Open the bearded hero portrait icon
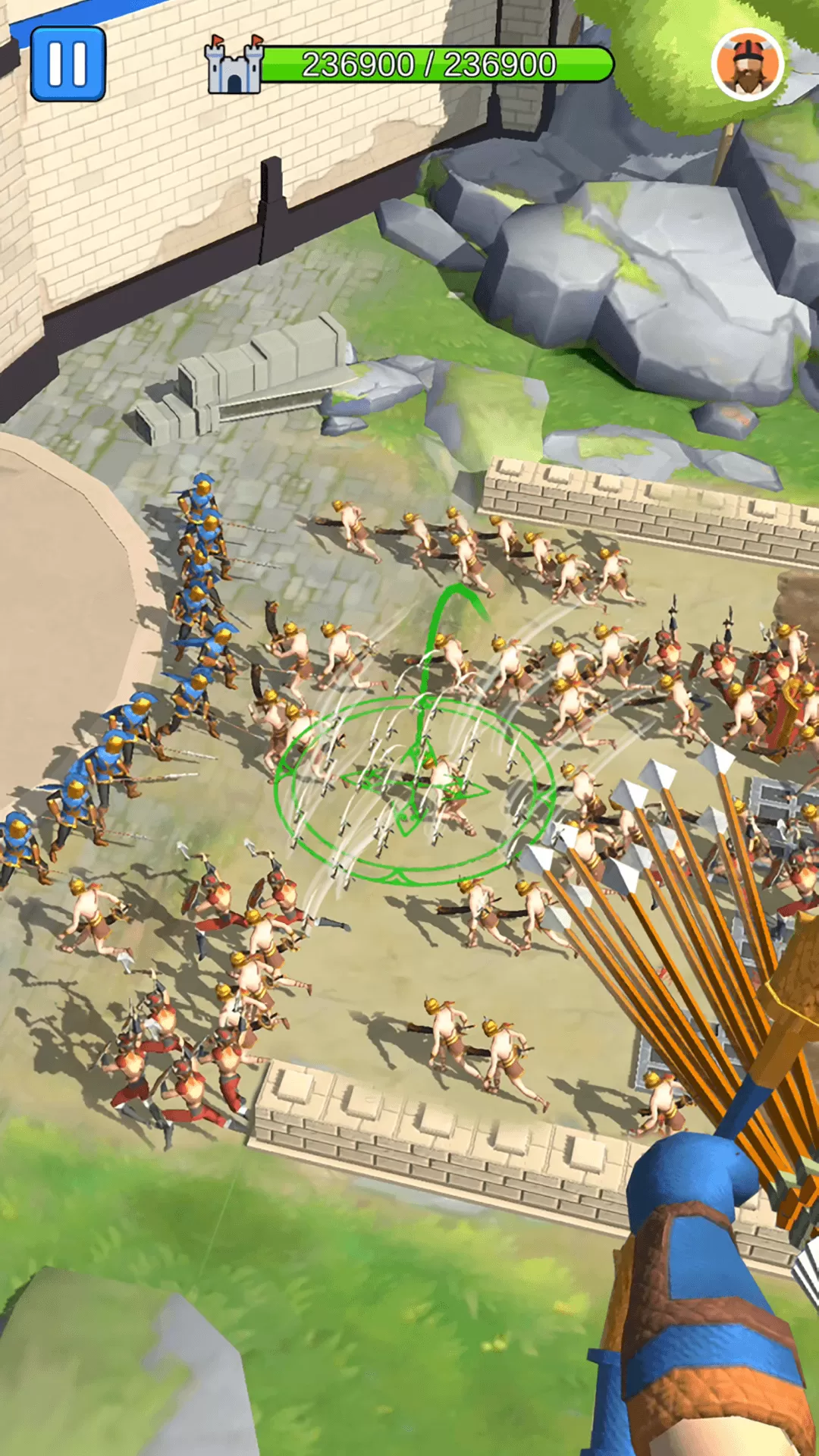The width and height of the screenshot is (819, 1456). pyautogui.click(x=747, y=65)
